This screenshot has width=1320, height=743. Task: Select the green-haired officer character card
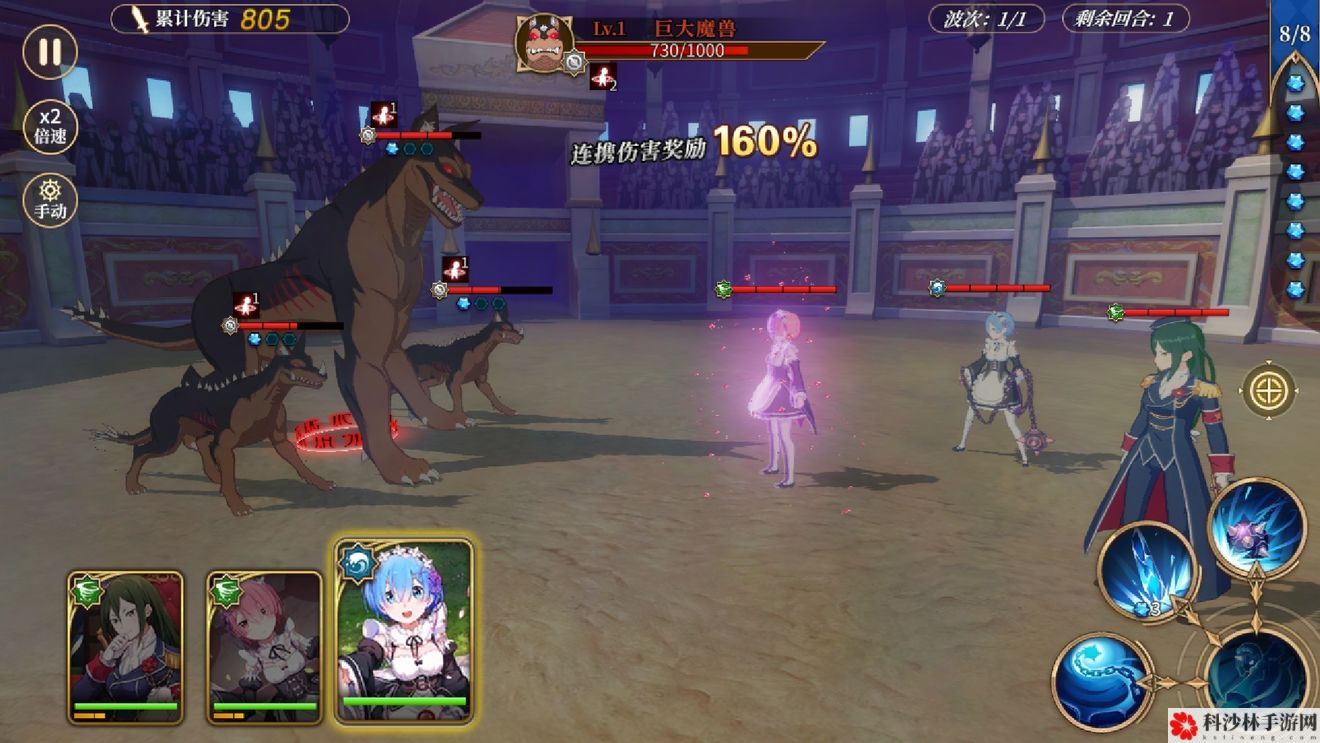125,646
